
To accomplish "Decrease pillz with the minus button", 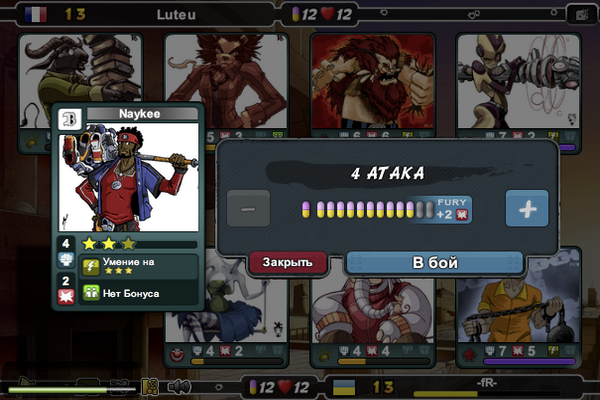I will [x=248, y=209].
